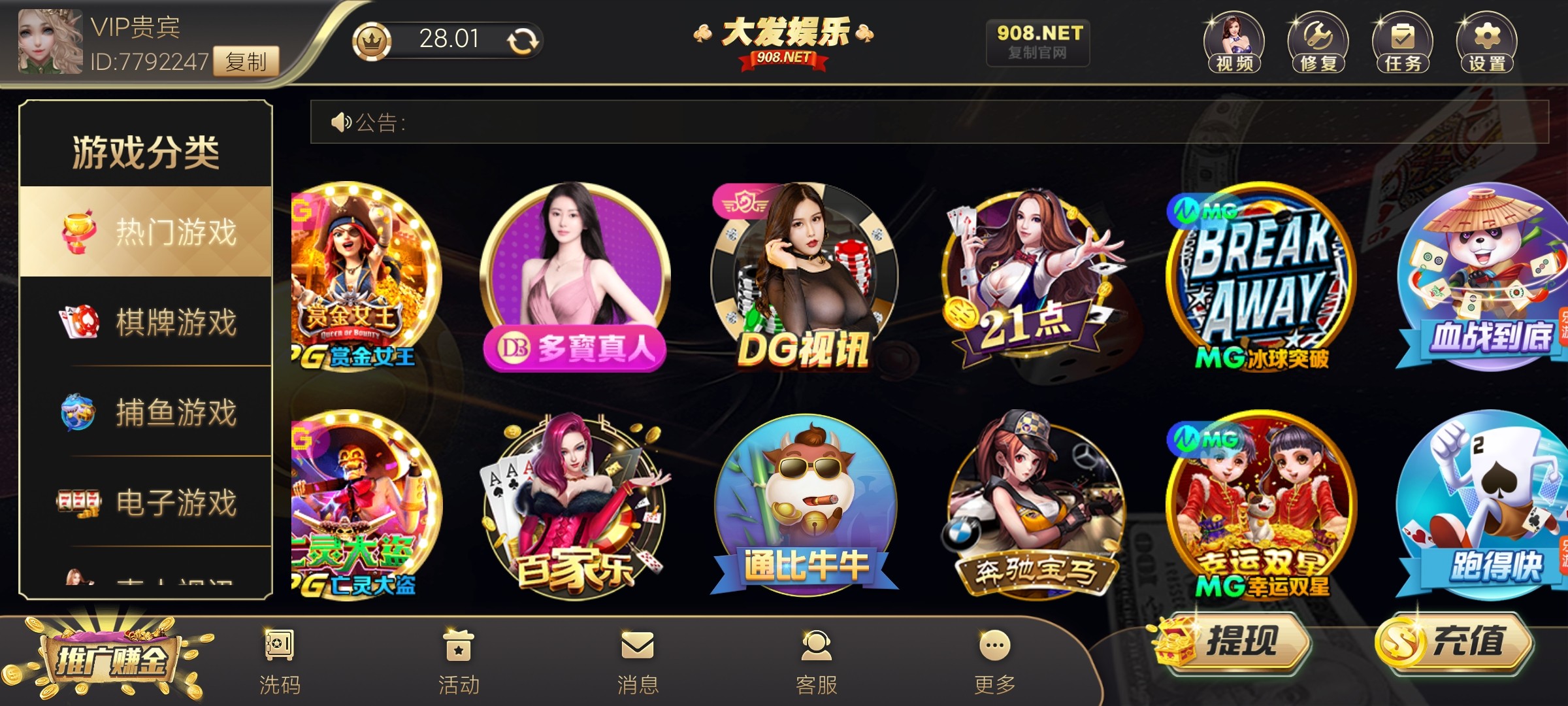Switch to the 棋牌游戏 category

(146, 322)
